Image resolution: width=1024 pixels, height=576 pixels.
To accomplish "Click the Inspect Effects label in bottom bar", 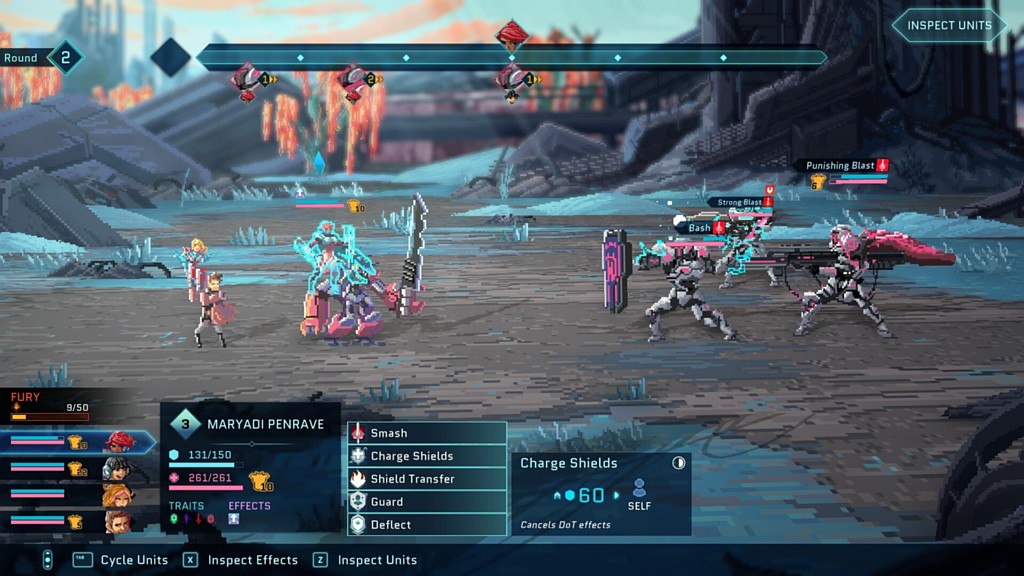I will click(252, 560).
